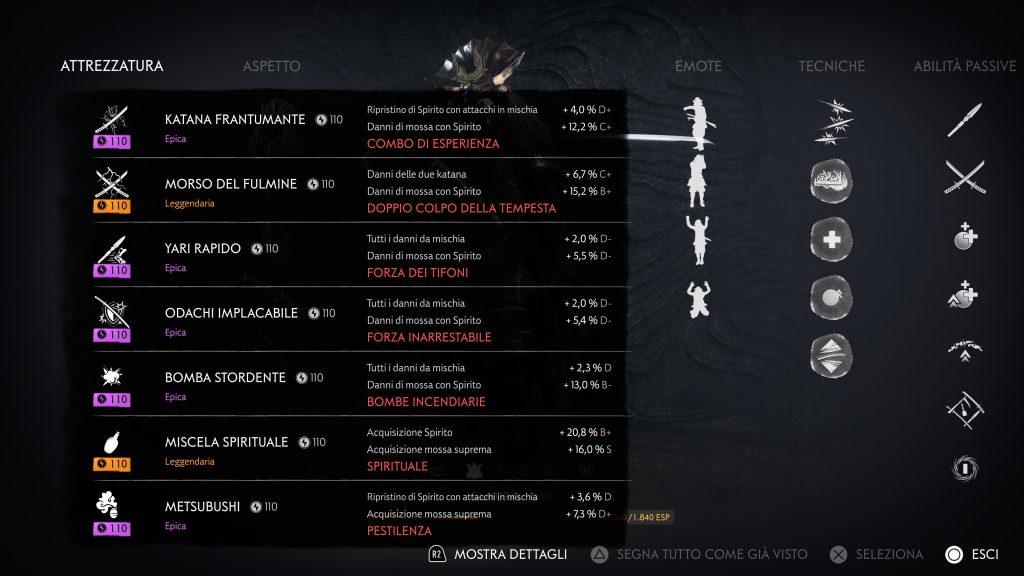This screenshot has width=1024, height=576.
Task: Select the Metsubushi item row
Action: [x=202, y=507]
